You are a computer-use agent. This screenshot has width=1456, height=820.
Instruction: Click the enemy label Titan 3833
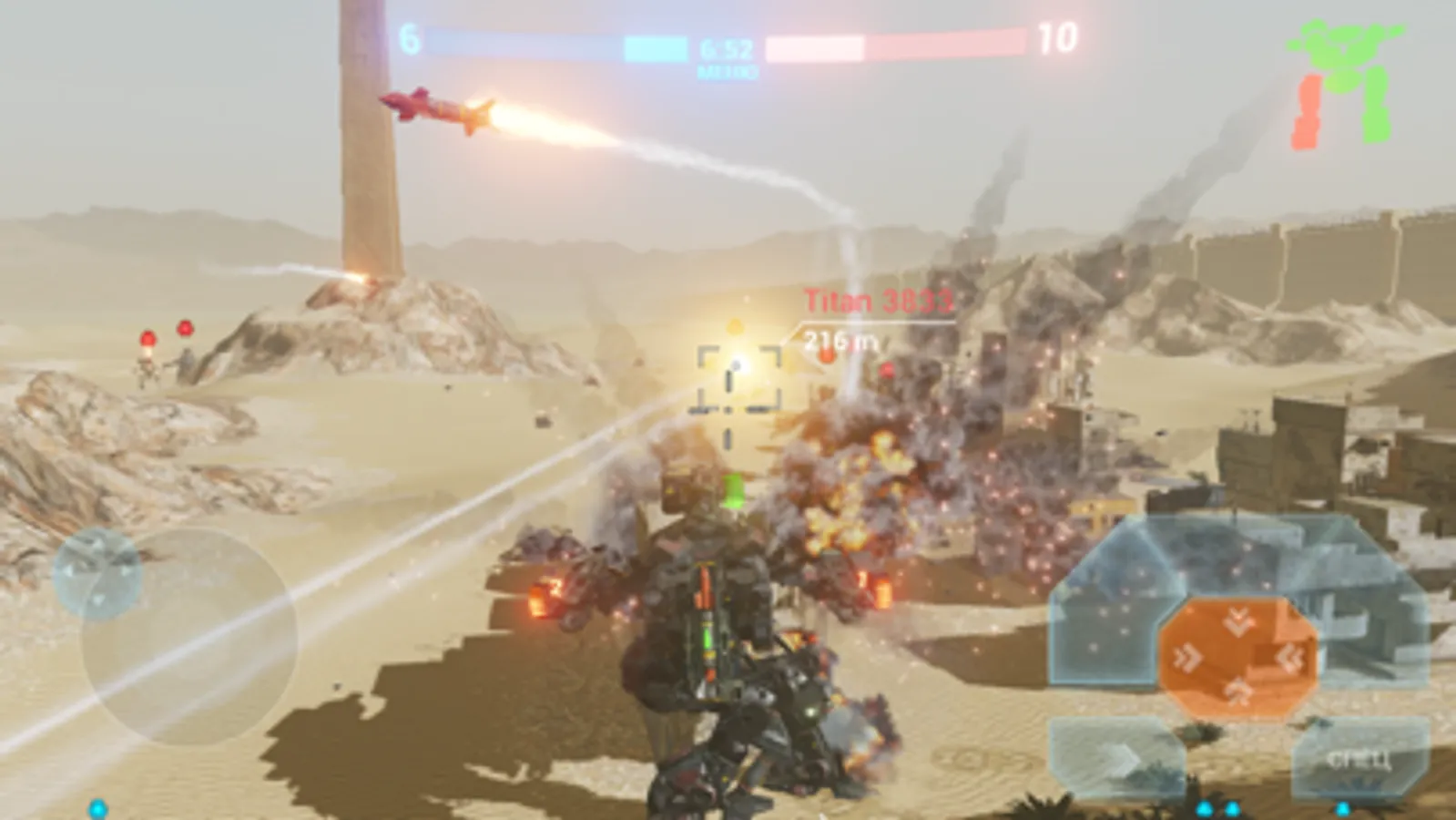coord(877,299)
